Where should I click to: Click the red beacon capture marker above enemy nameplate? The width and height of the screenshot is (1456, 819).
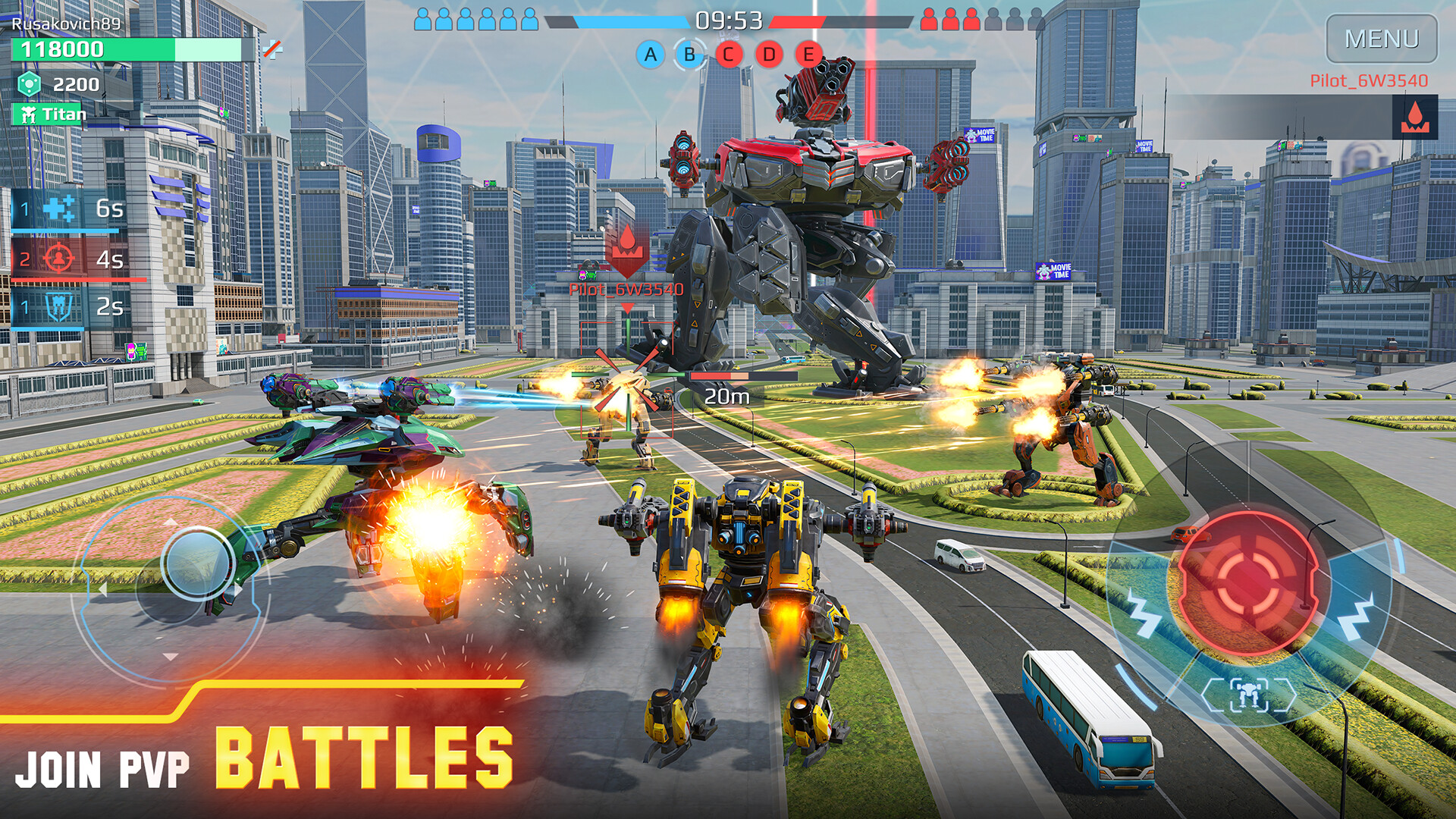tap(627, 250)
